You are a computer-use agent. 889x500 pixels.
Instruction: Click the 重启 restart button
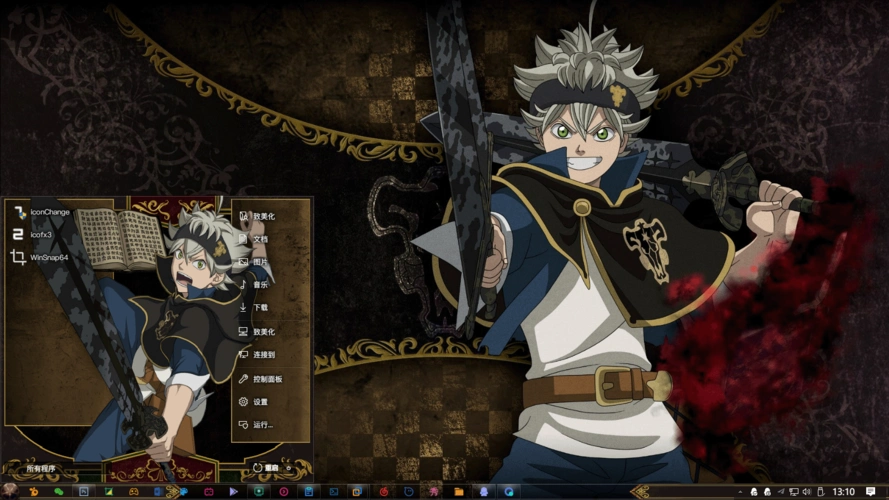pyautogui.click(x=268, y=467)
